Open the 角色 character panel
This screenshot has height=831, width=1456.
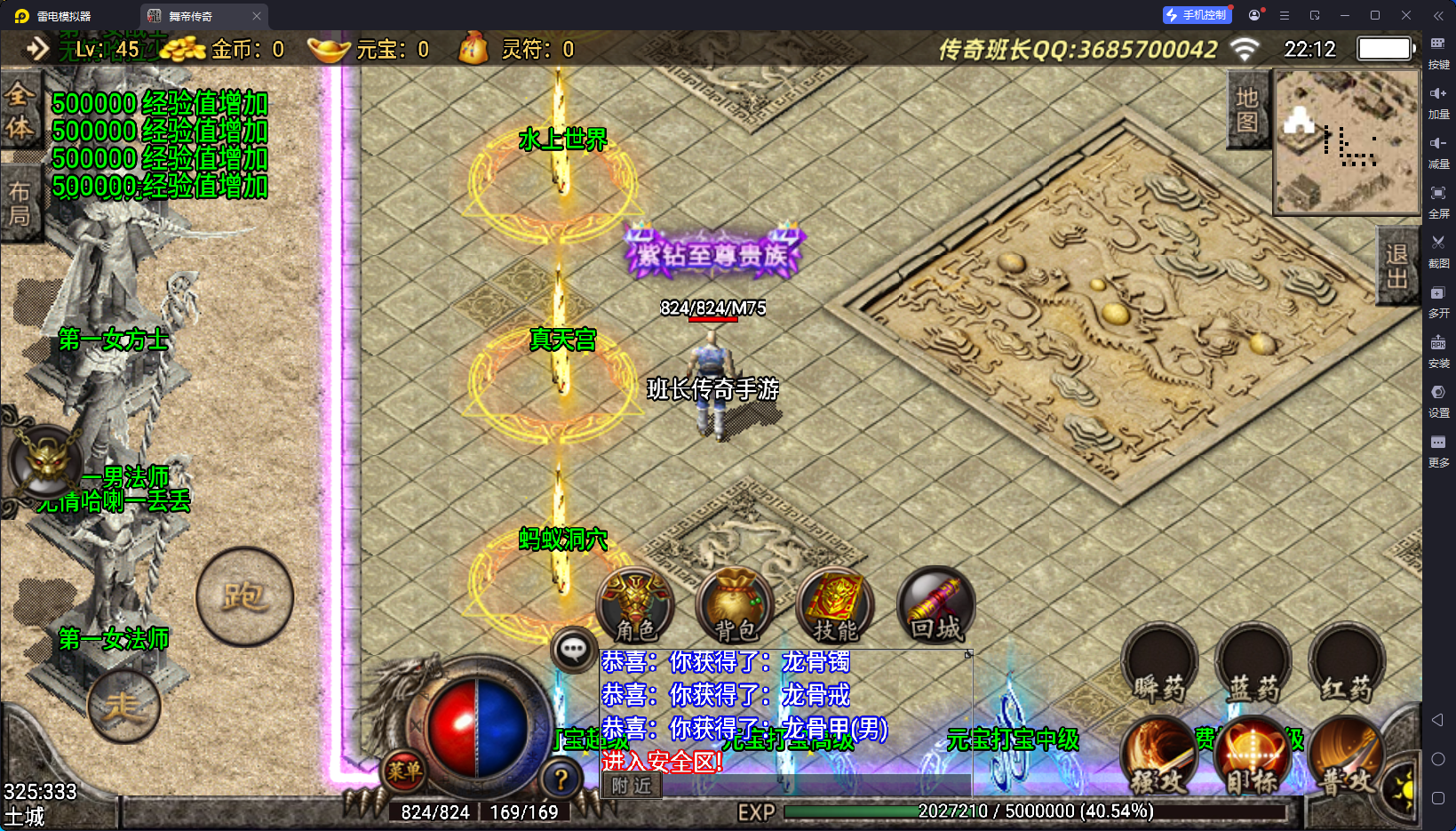[x=635, y=606]
